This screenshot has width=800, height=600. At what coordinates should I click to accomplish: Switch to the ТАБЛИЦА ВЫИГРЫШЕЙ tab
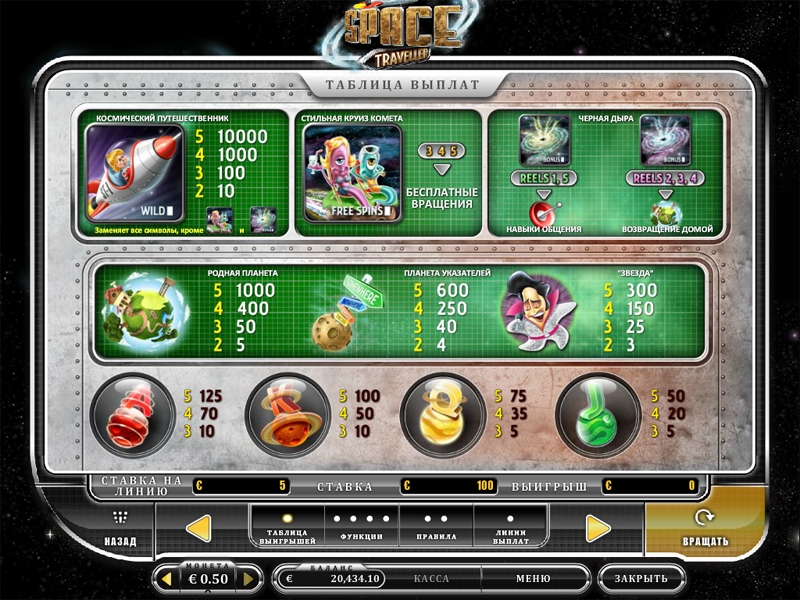pos(286,527)
